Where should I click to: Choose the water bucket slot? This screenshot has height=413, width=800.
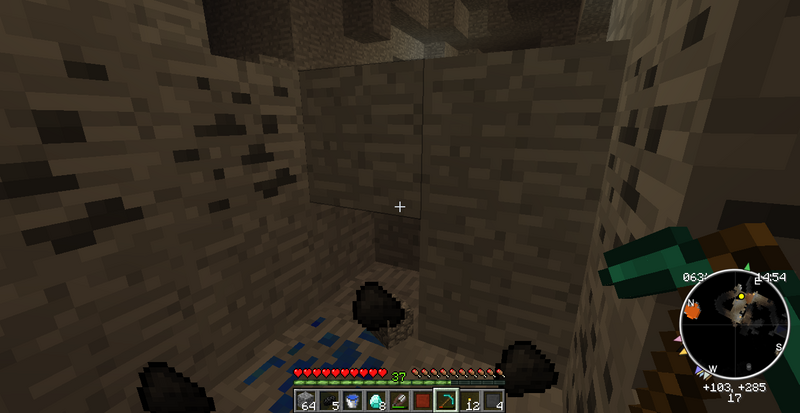[x=351, y=401]
